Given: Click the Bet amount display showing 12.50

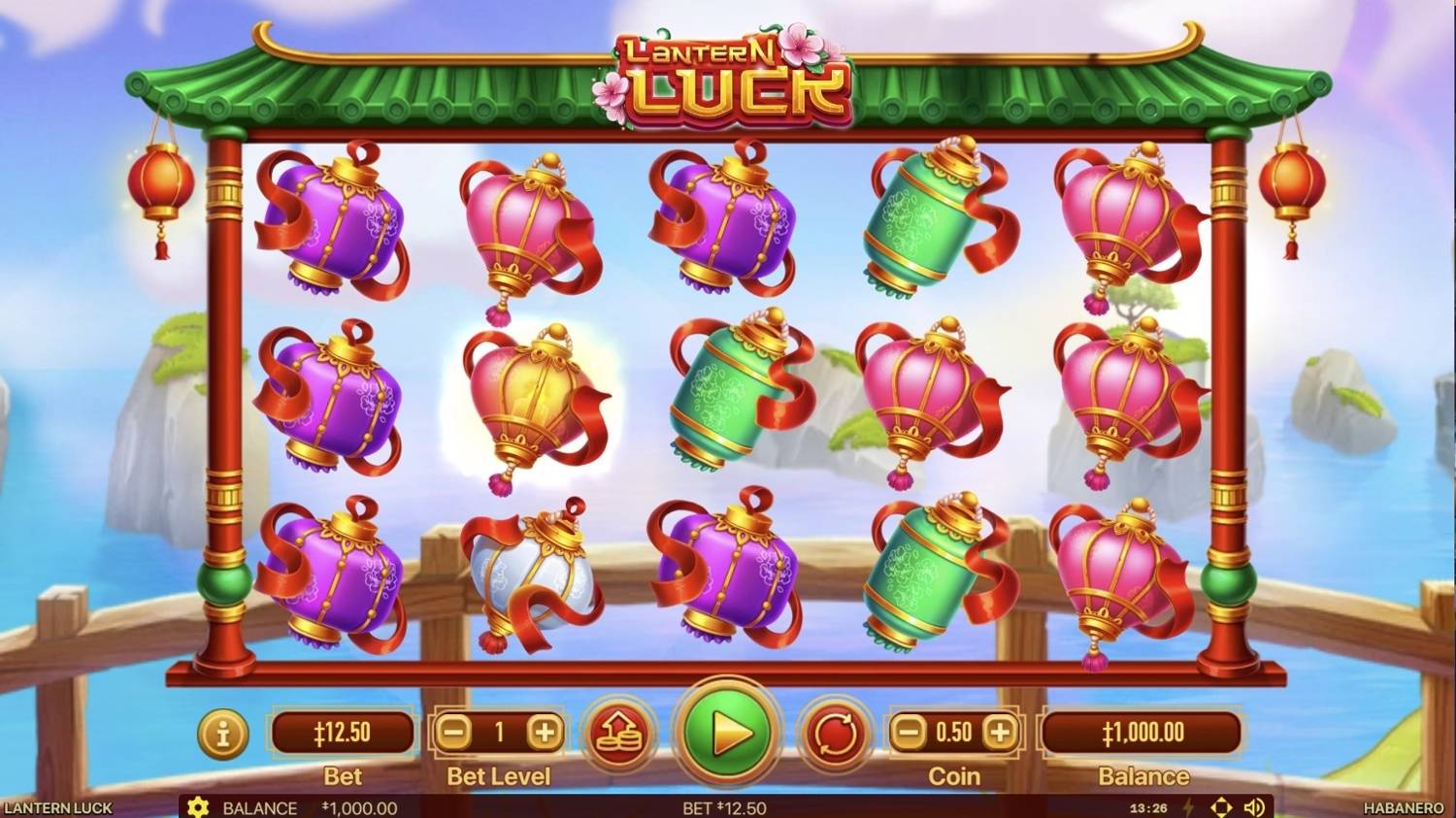Looking at the screenshot, I should tap(344, 733).
